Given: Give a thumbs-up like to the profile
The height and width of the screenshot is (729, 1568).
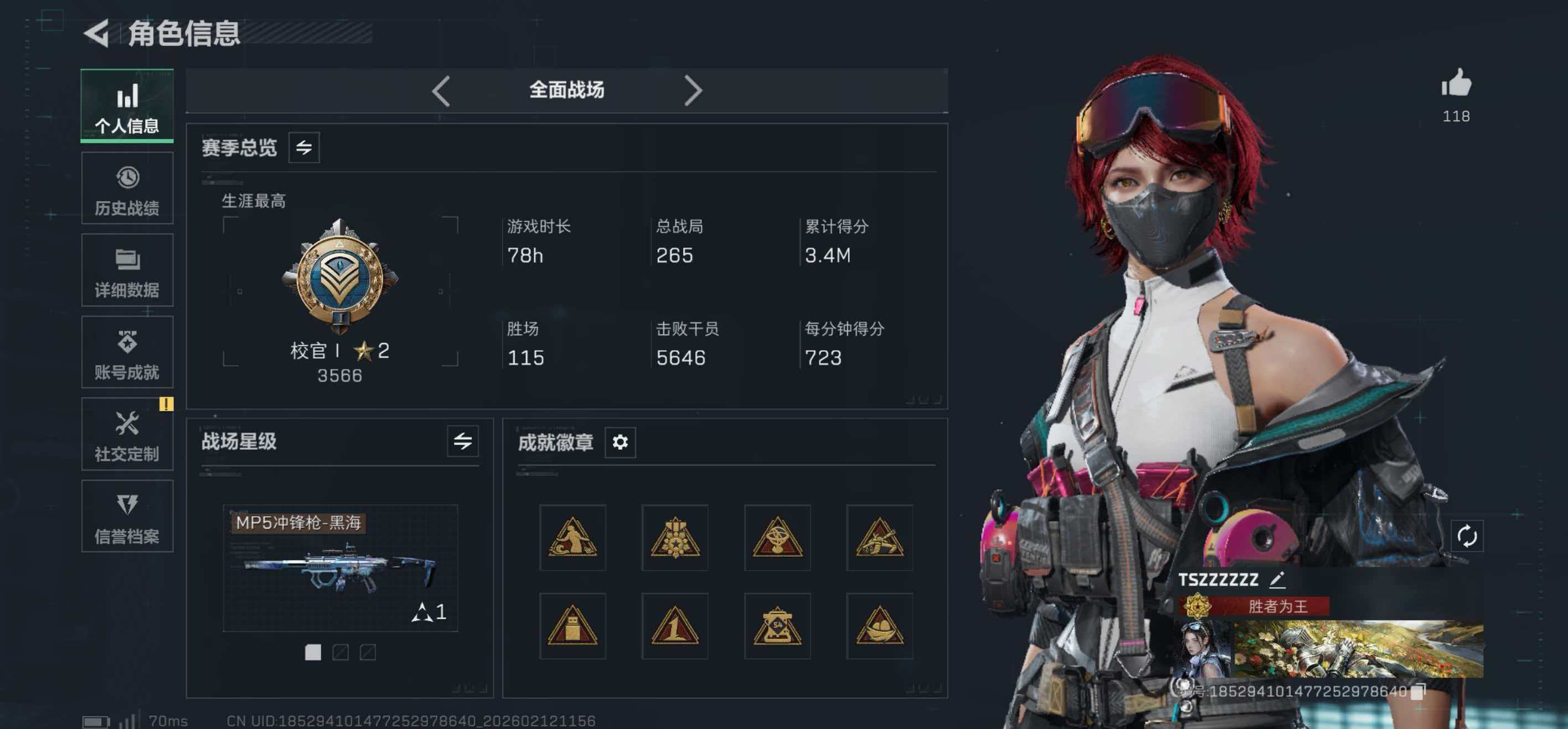Looking at the screenshot, I should coord(1456,84).
